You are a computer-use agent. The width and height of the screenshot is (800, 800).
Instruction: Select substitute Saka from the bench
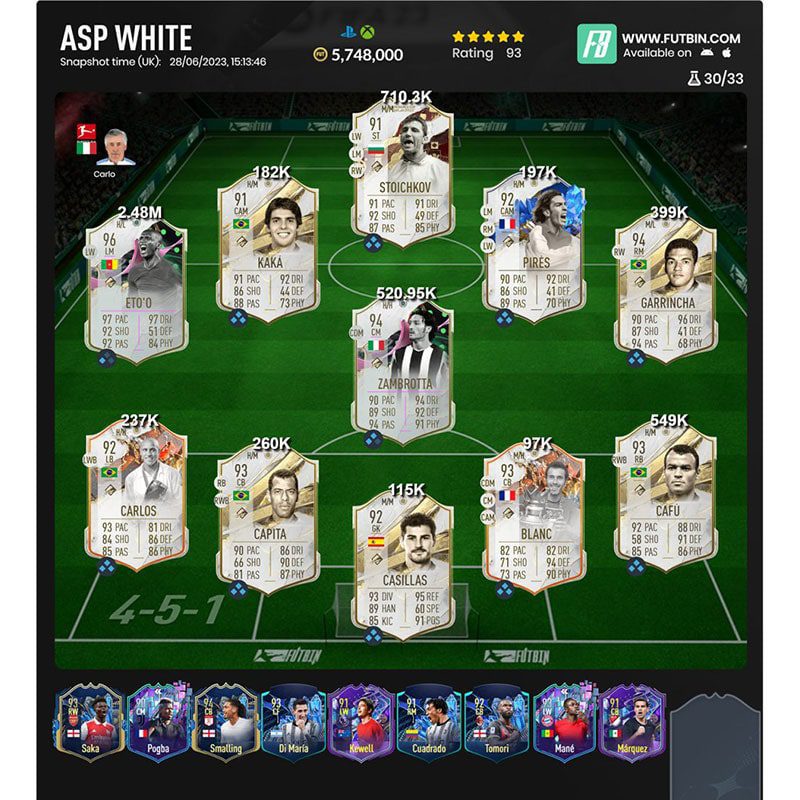pos(89,722)
